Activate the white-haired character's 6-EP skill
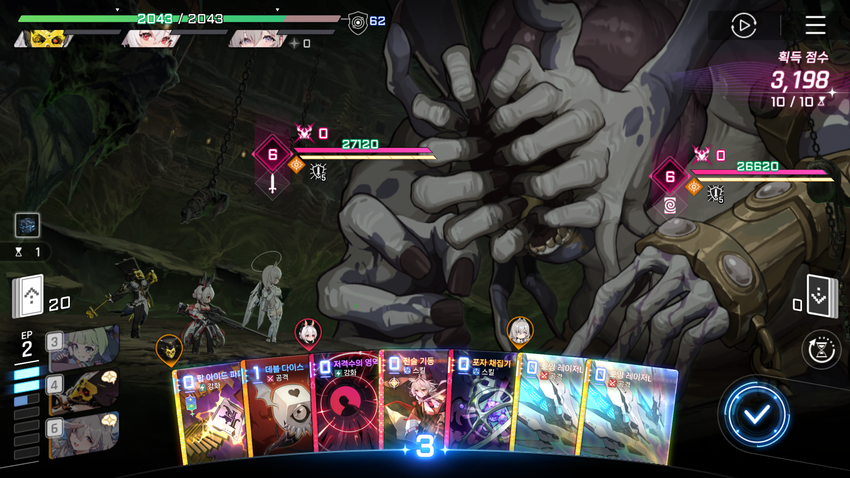Viewport: 850px width, 478px height. point(83,434)
